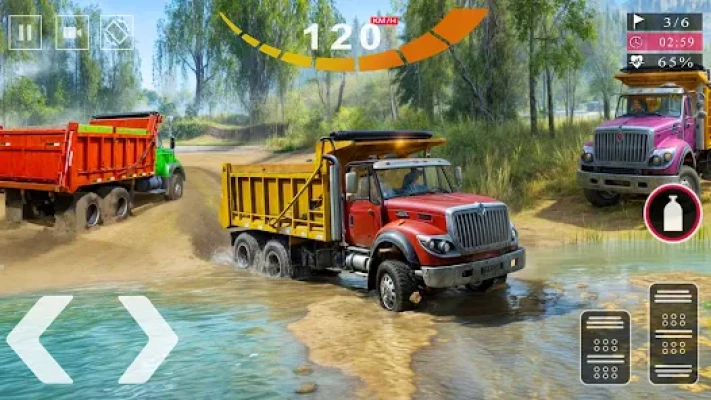Screen dimensions: 711x400
Task: Steer right with the right arrow
Action: coord(147,339)
